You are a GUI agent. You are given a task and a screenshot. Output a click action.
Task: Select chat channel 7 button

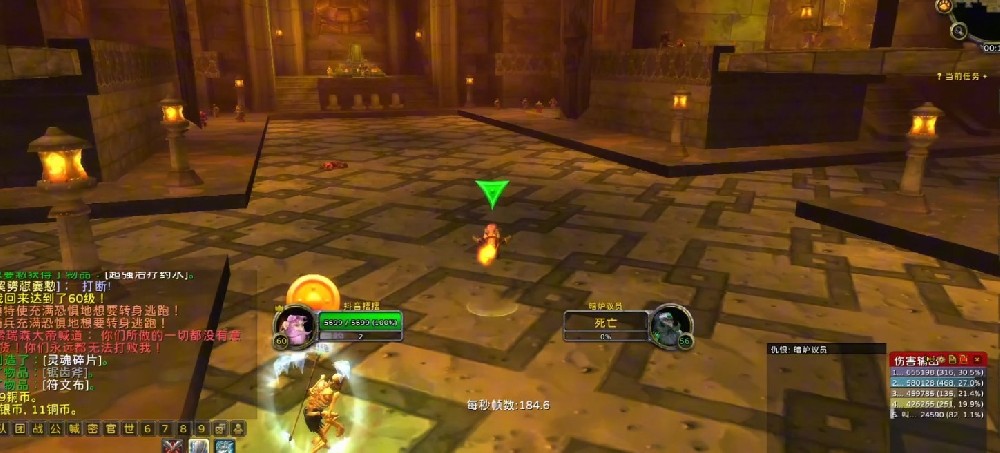pos(163,429)
